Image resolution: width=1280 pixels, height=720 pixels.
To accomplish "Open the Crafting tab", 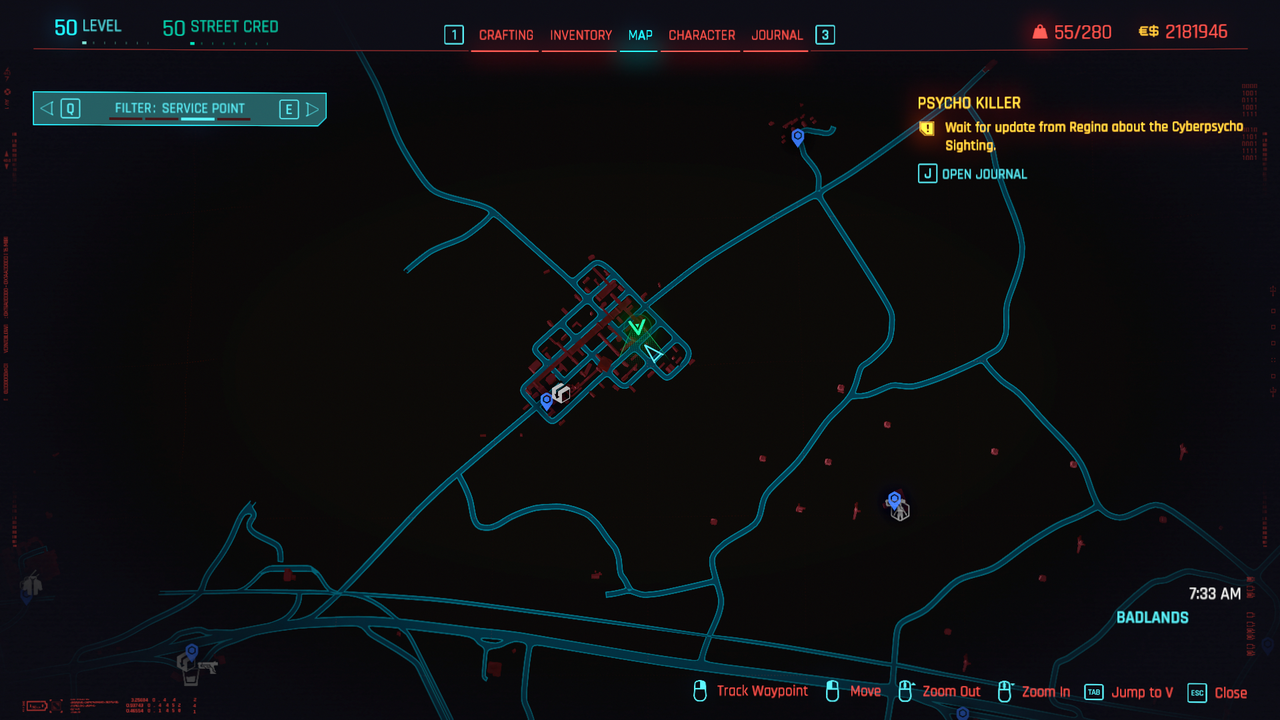I will pyautogui.click(x=506, y=35).
